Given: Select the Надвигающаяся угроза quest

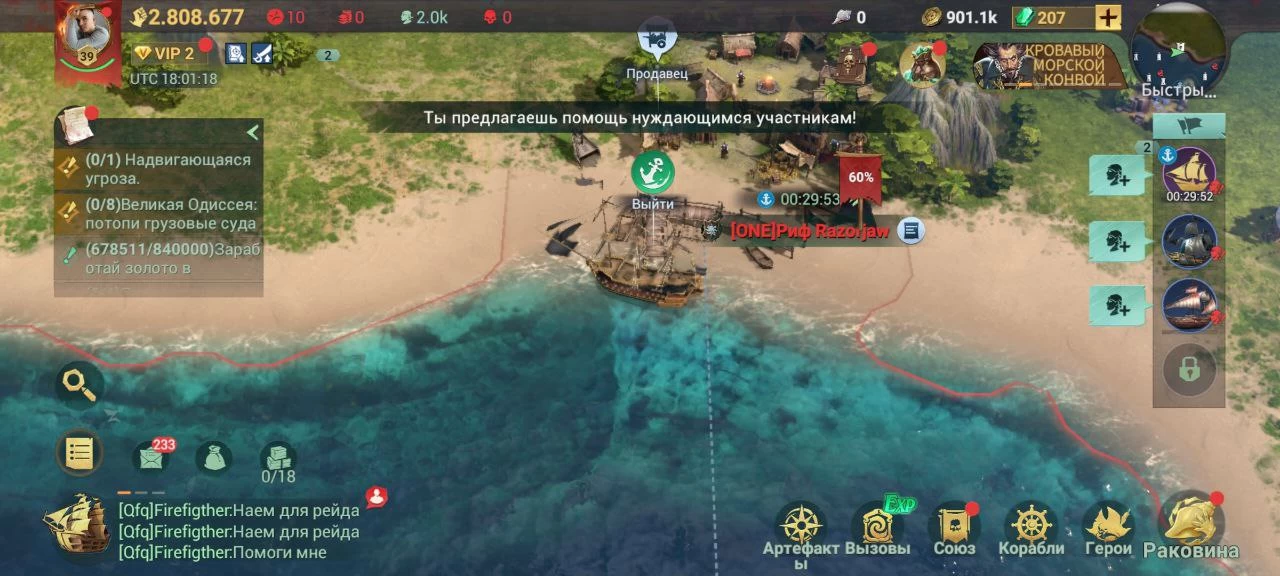Looking at the screenshot, I should tap(160, 169).
